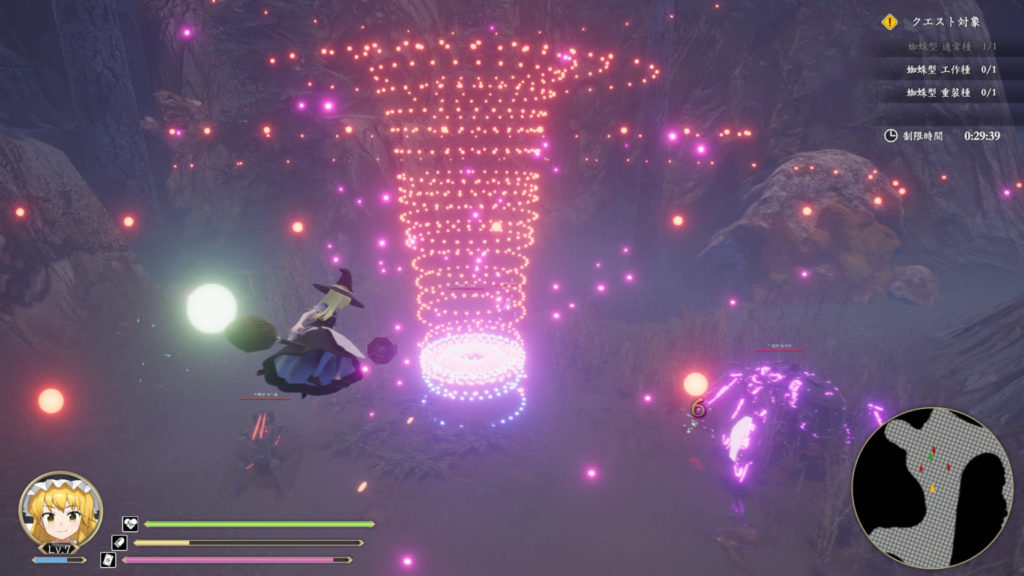Click the yellow quest target warning icon

coord(889,21)
